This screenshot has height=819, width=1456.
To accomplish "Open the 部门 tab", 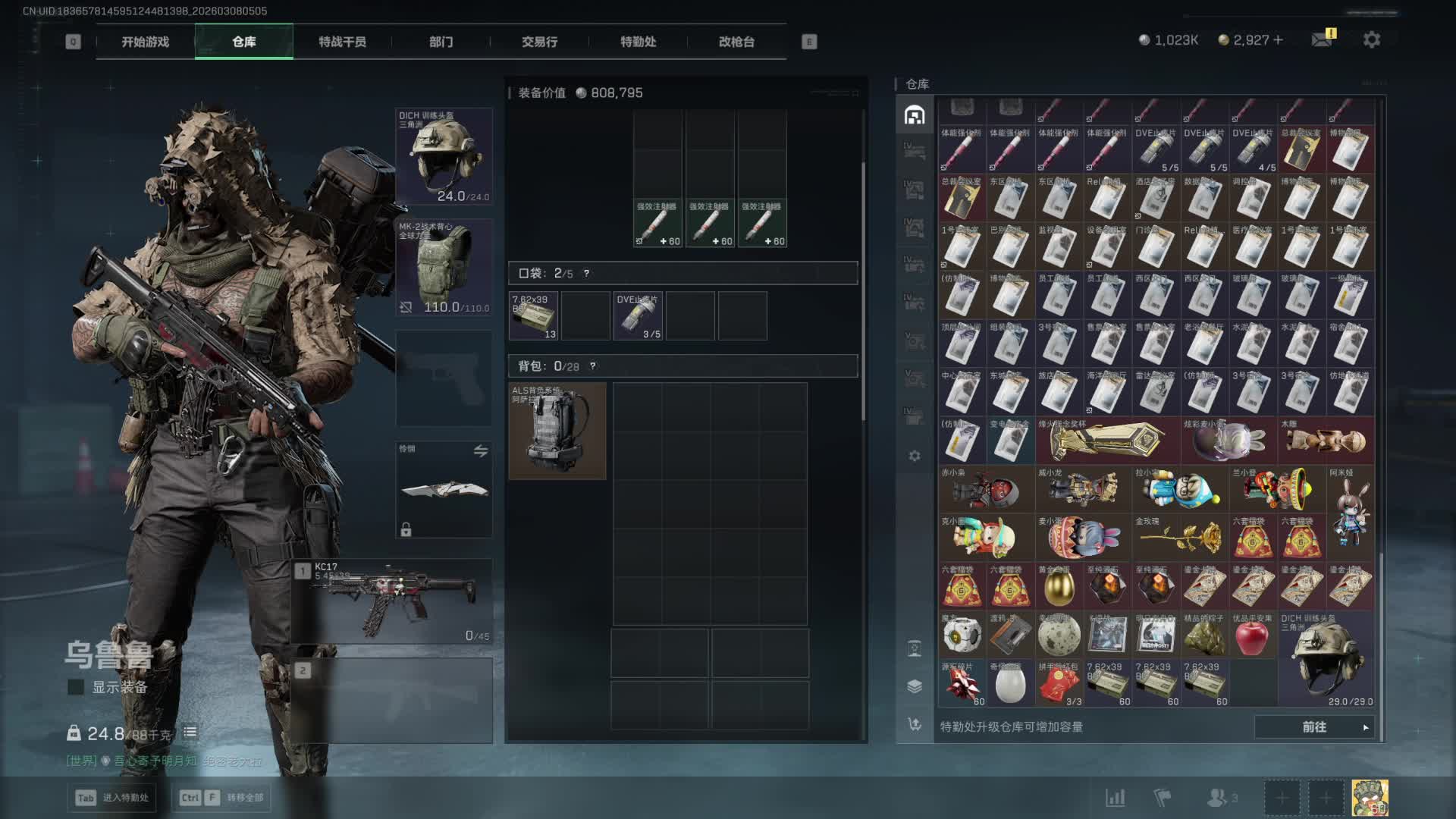I will point(441,42).
